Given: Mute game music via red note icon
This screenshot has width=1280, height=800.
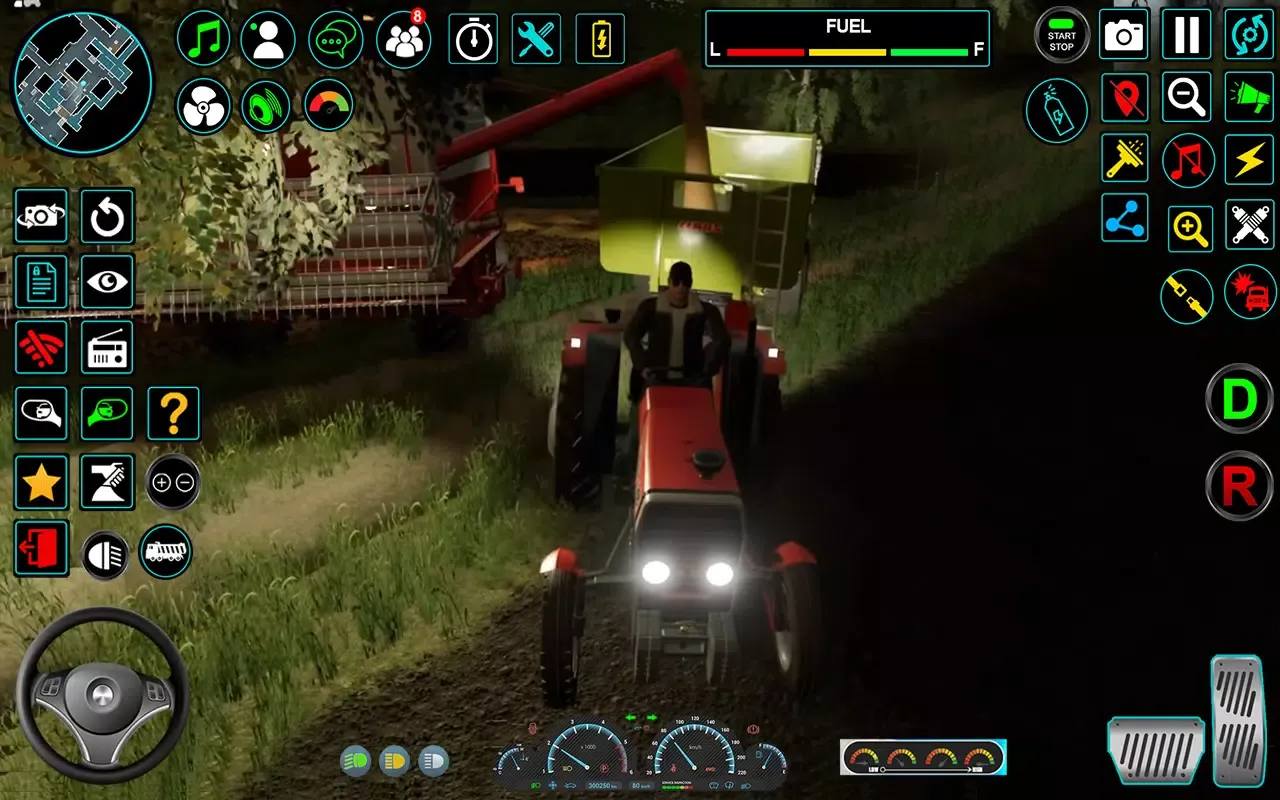Looking at the screenshot, I should [1186, 160].
